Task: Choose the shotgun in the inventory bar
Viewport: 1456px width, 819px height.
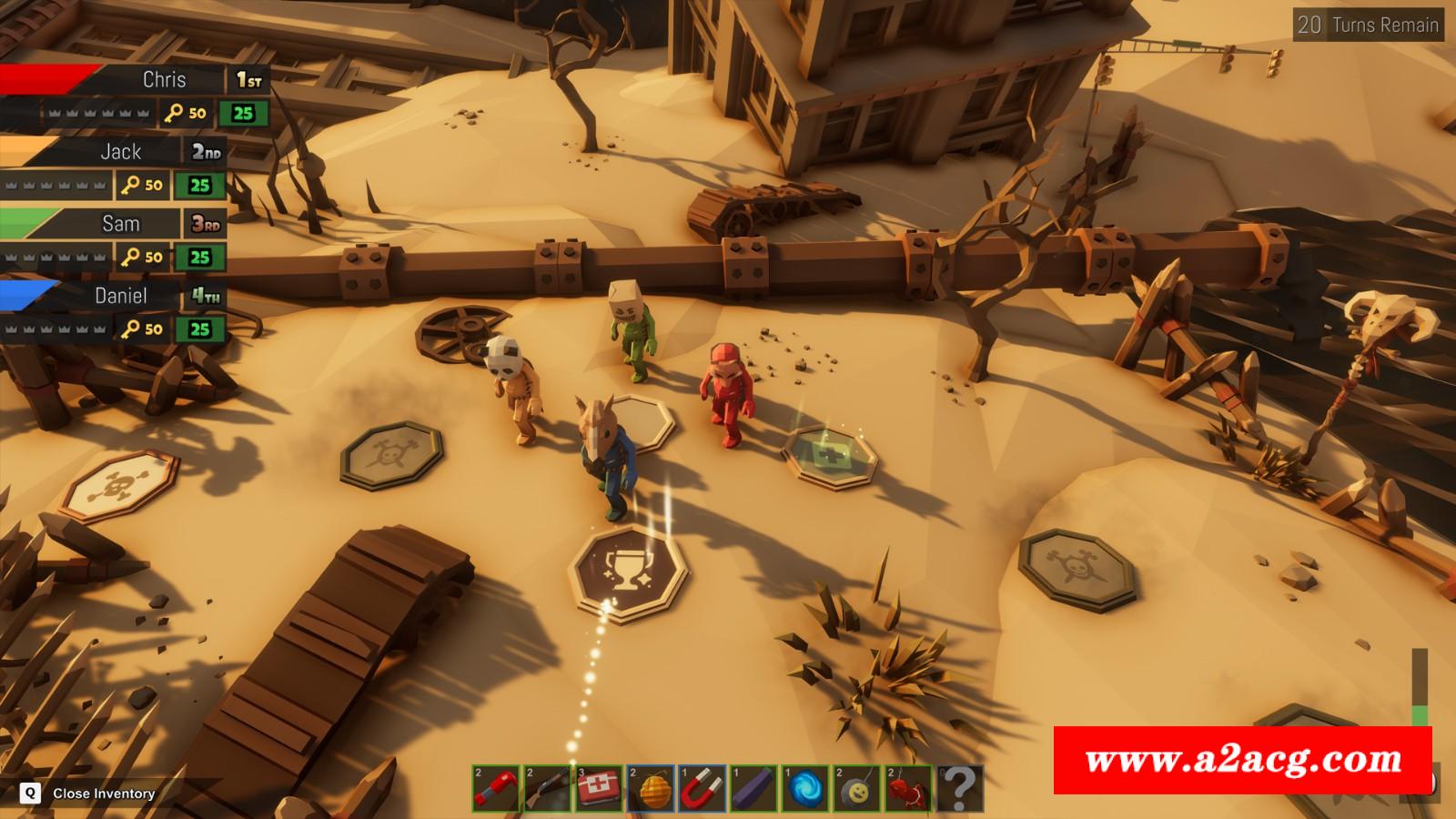Action: (548, 788)
